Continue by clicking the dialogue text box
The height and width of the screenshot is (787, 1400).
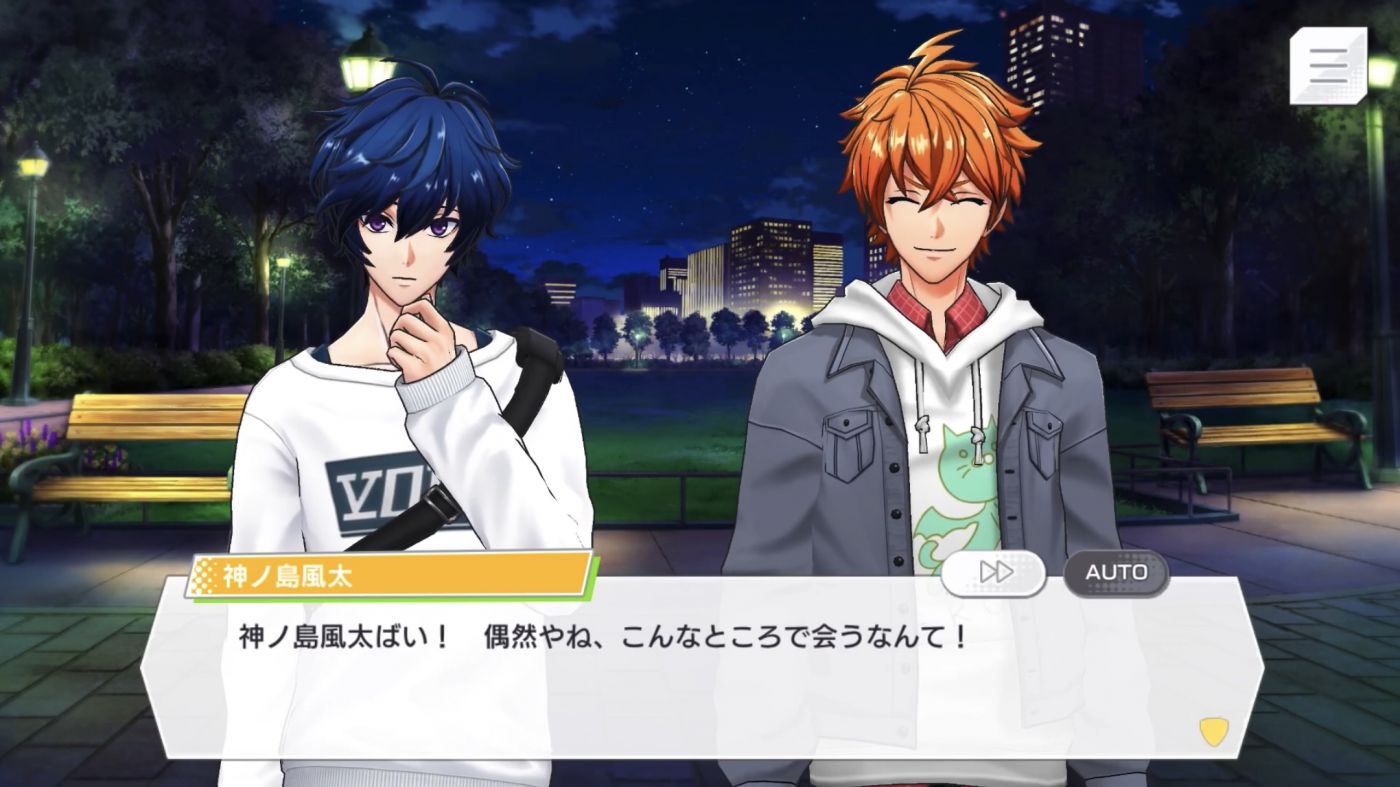tap(700, 680)
